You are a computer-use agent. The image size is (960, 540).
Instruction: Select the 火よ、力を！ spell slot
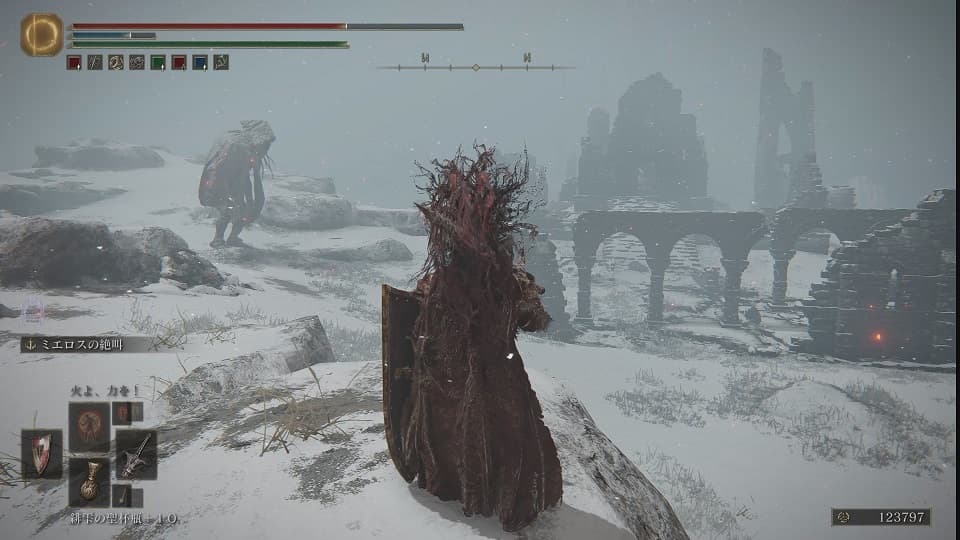pyautogui.click(x=89, y=426)
